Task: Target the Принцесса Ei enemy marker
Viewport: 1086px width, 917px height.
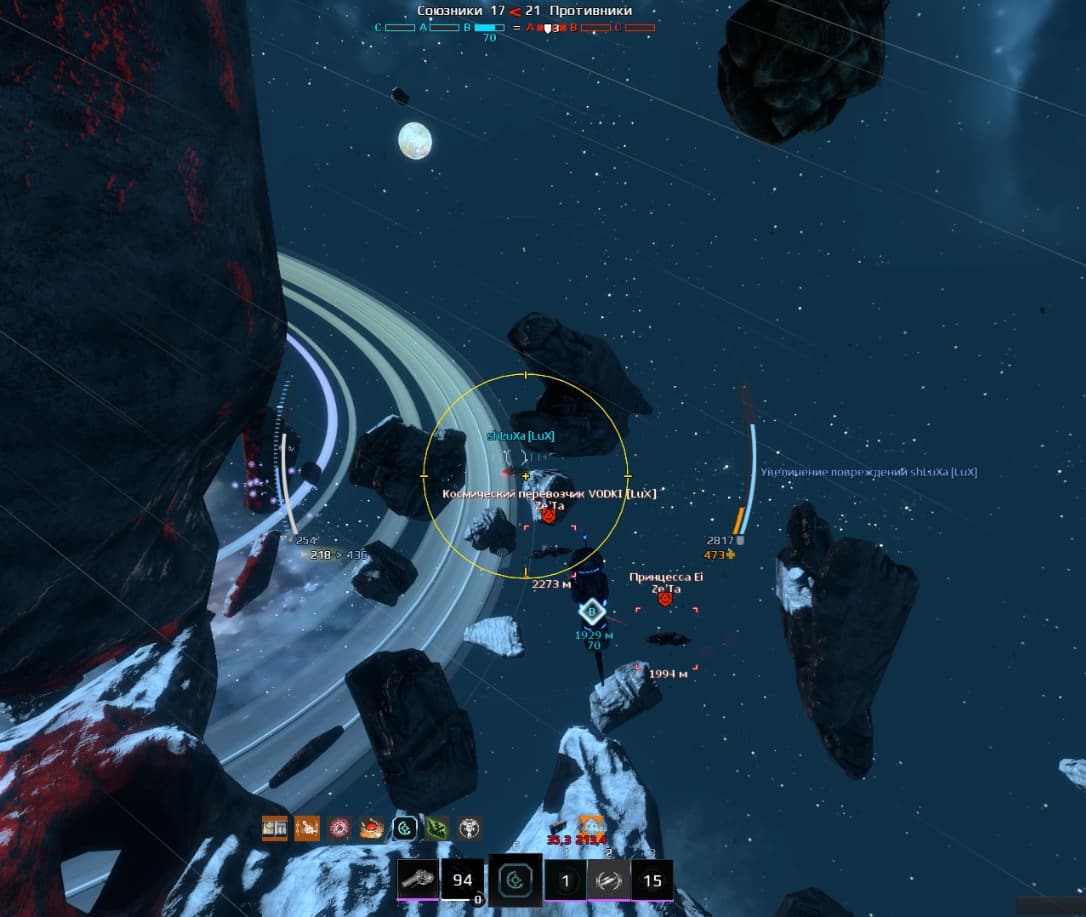Action: coord(664,598)
